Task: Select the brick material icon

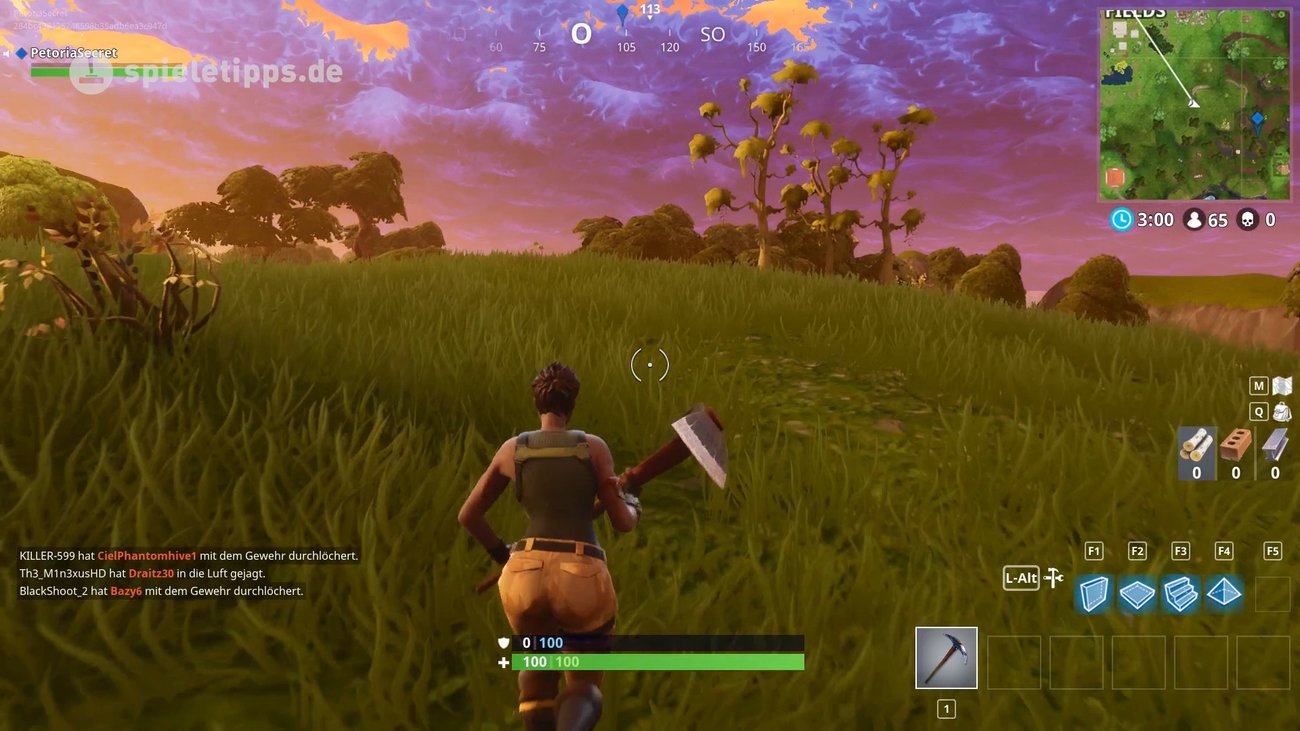Action: 1236,445
